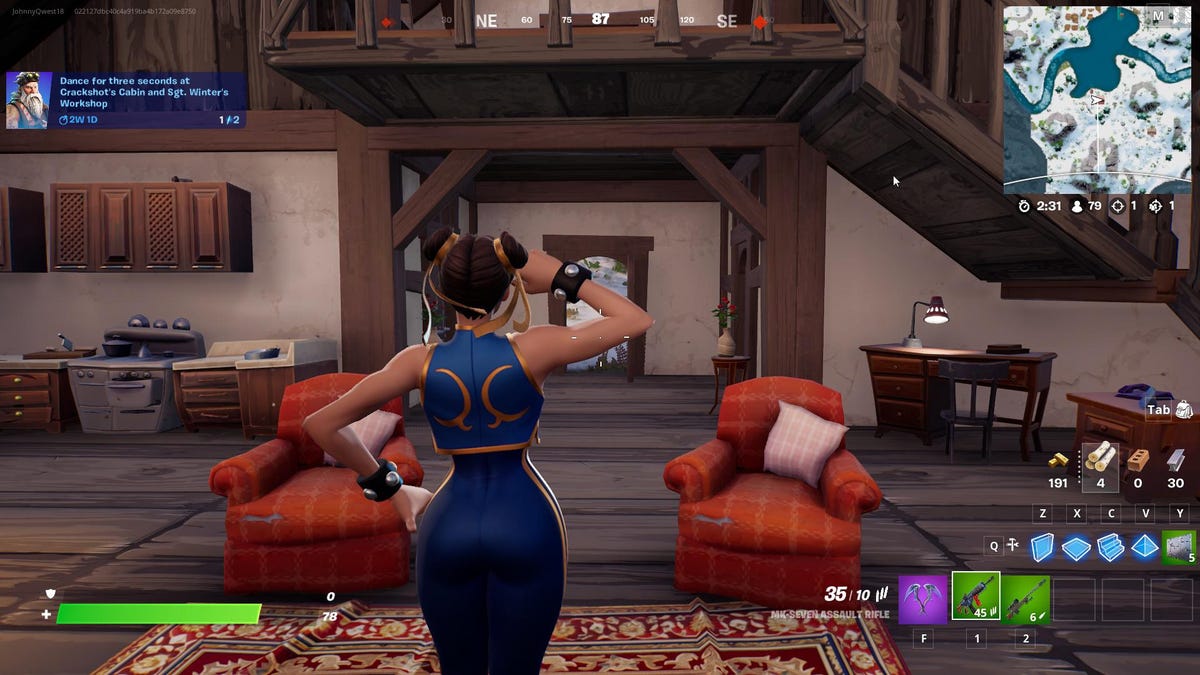Choose the stairs building piece
This screenshot has width=1200, height=675.
point(1110,547)
